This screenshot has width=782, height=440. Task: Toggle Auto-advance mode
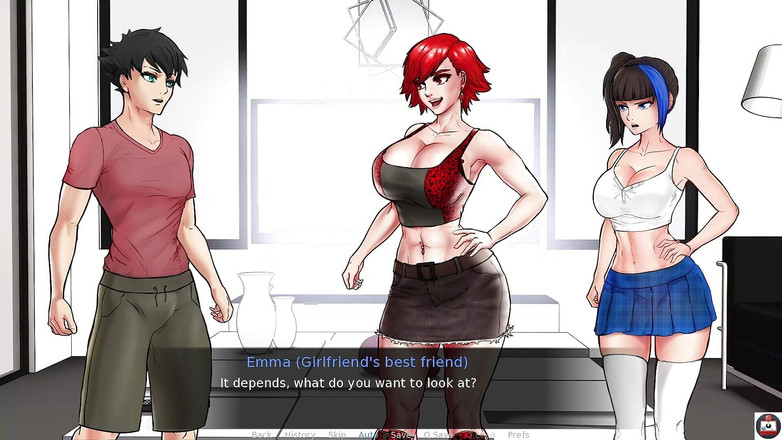368,435
